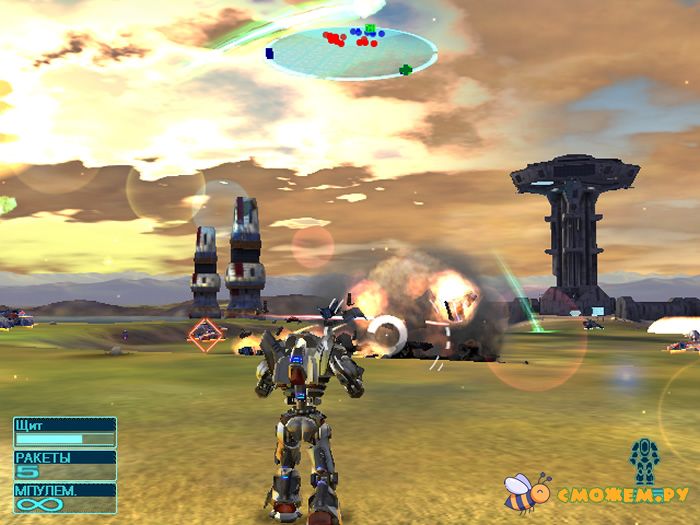This screenshot has height=525, width=700.
Task: Select the МПУЛЕМ. machine gun weapon panel
Action: [x=65, y=498]
